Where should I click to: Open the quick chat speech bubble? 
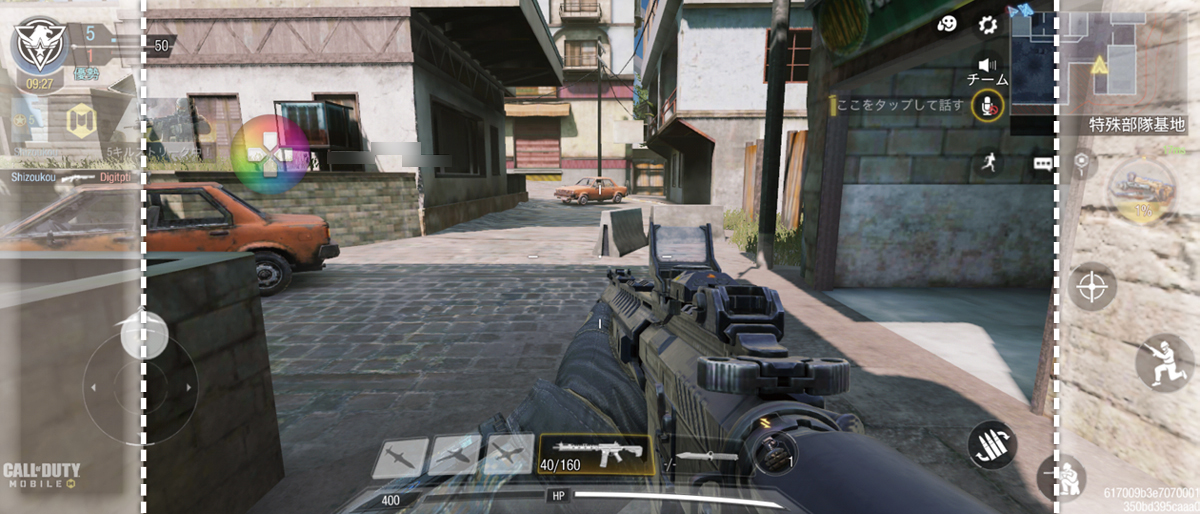click(1043, 164)
